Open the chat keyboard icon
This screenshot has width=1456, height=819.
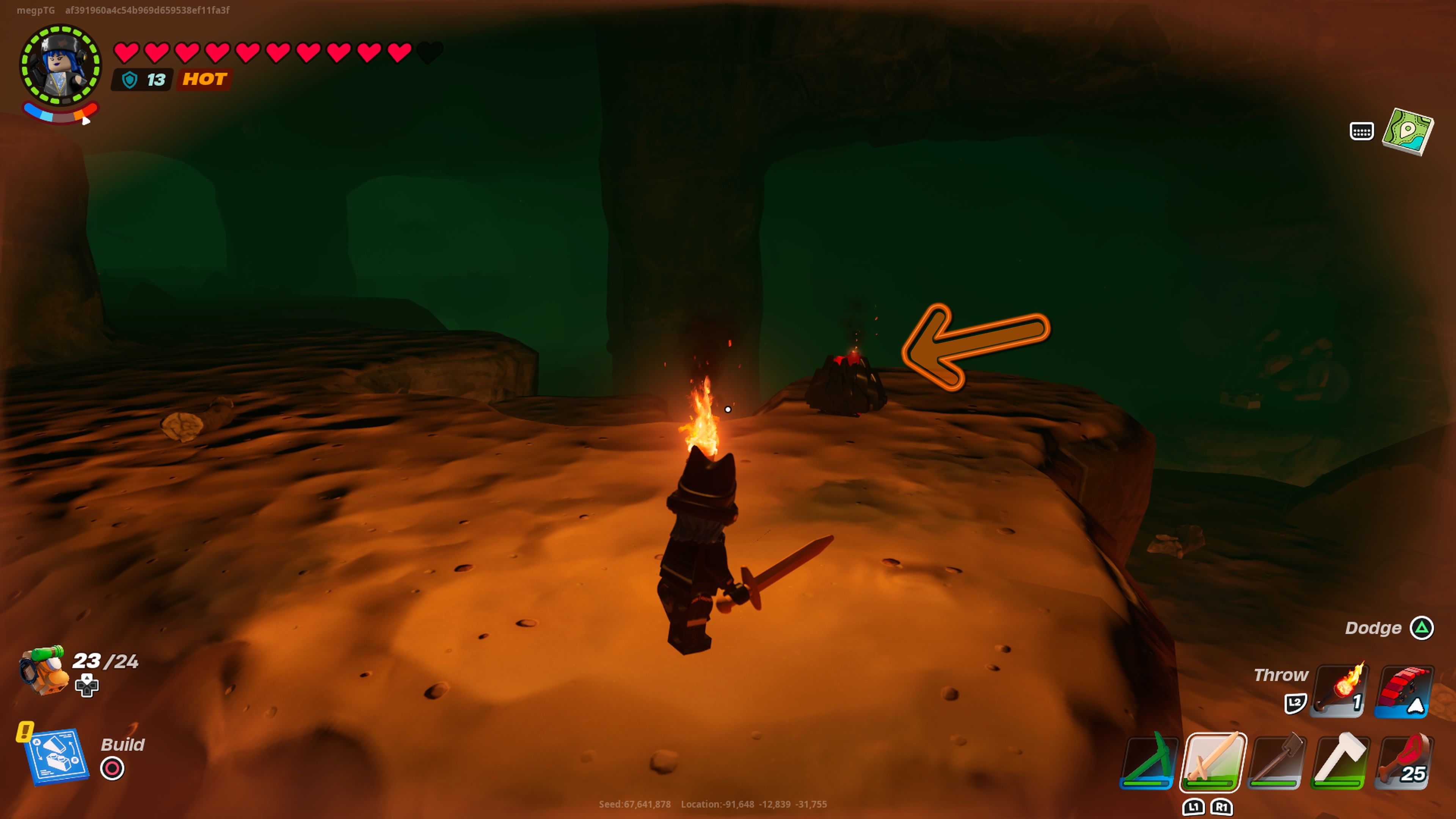[x=1361, y=132]
